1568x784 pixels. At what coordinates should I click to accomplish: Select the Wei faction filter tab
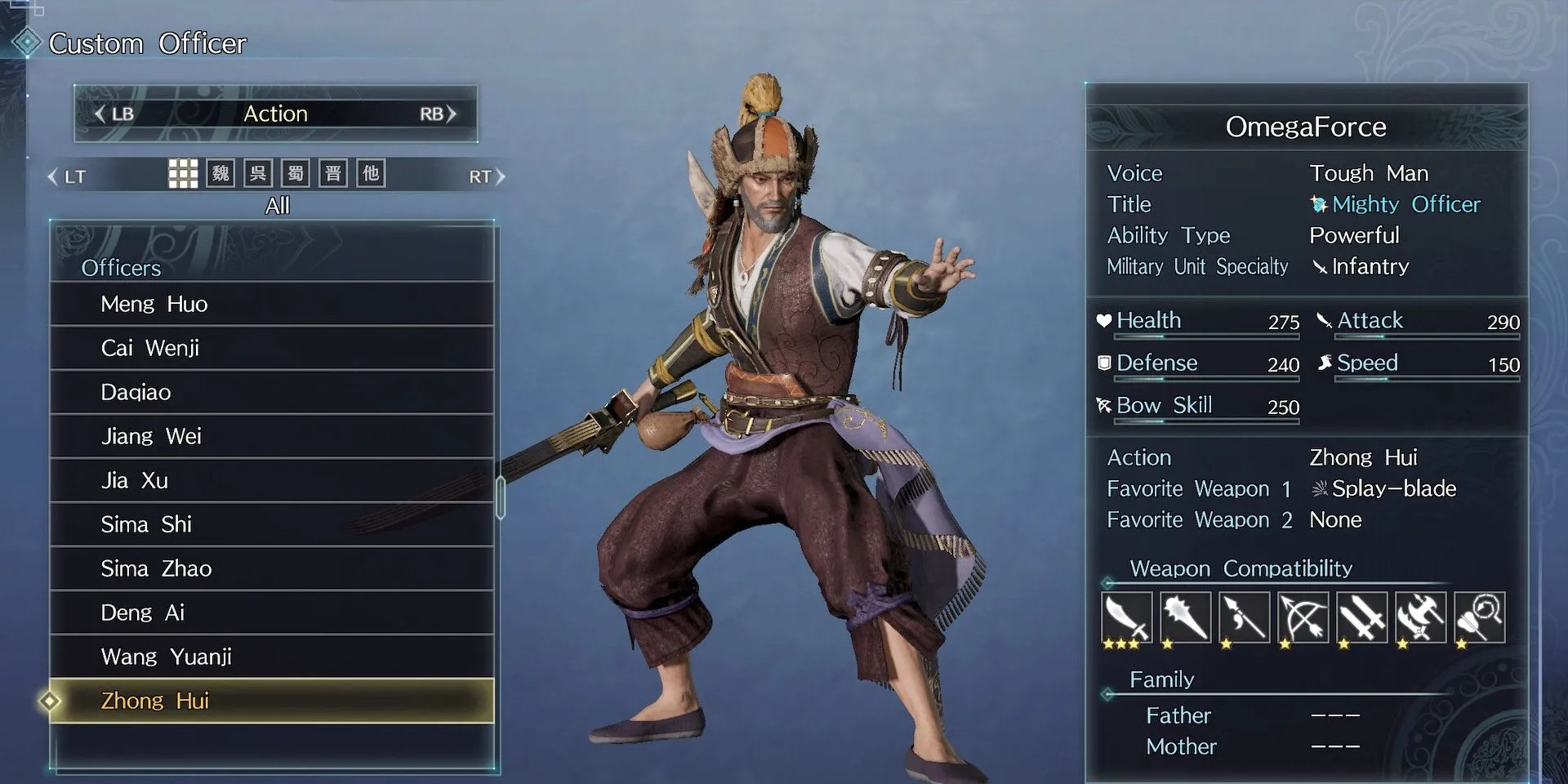click(219, 172)
